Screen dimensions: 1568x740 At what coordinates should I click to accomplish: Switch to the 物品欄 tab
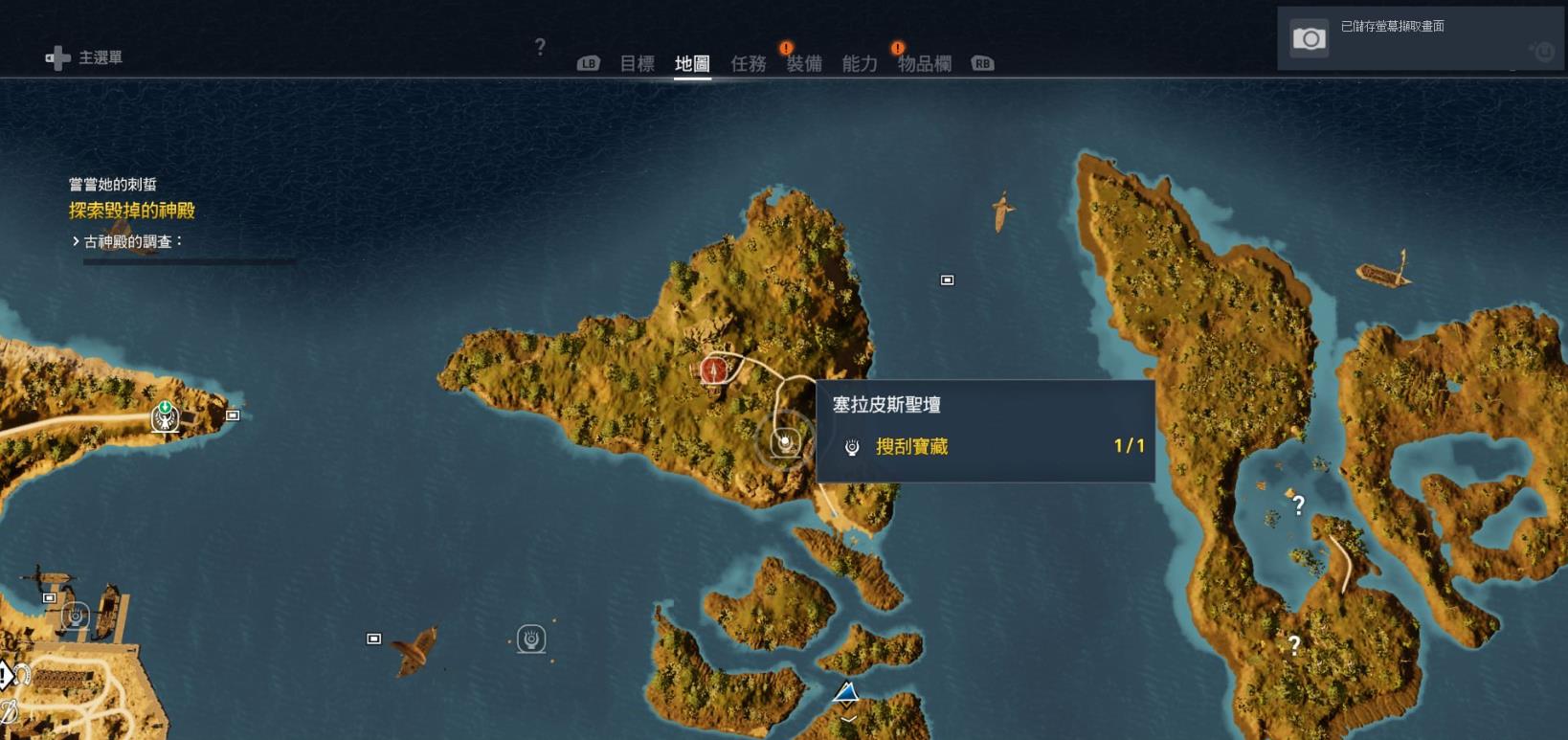[924, 64]
